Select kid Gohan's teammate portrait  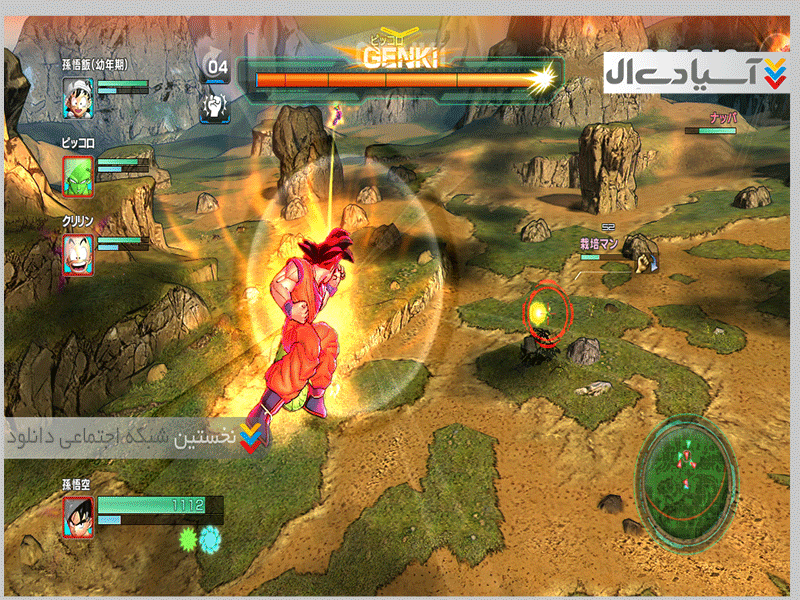point(79,97)
